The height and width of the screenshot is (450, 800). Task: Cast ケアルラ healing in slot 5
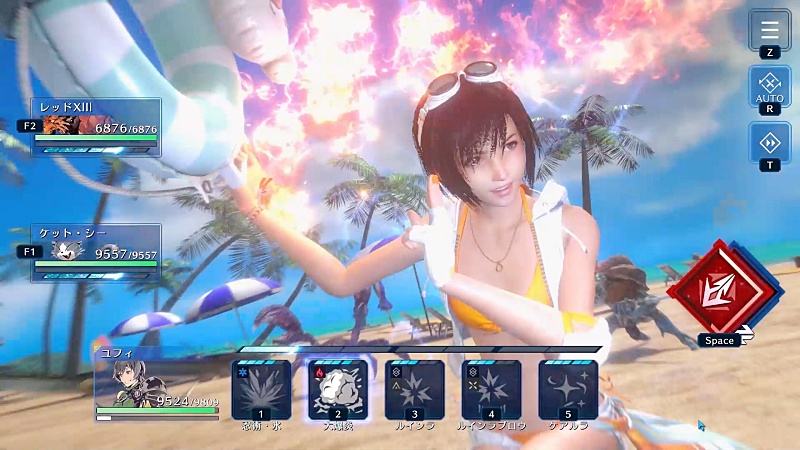pyautogui.click(x=568, y=388)
